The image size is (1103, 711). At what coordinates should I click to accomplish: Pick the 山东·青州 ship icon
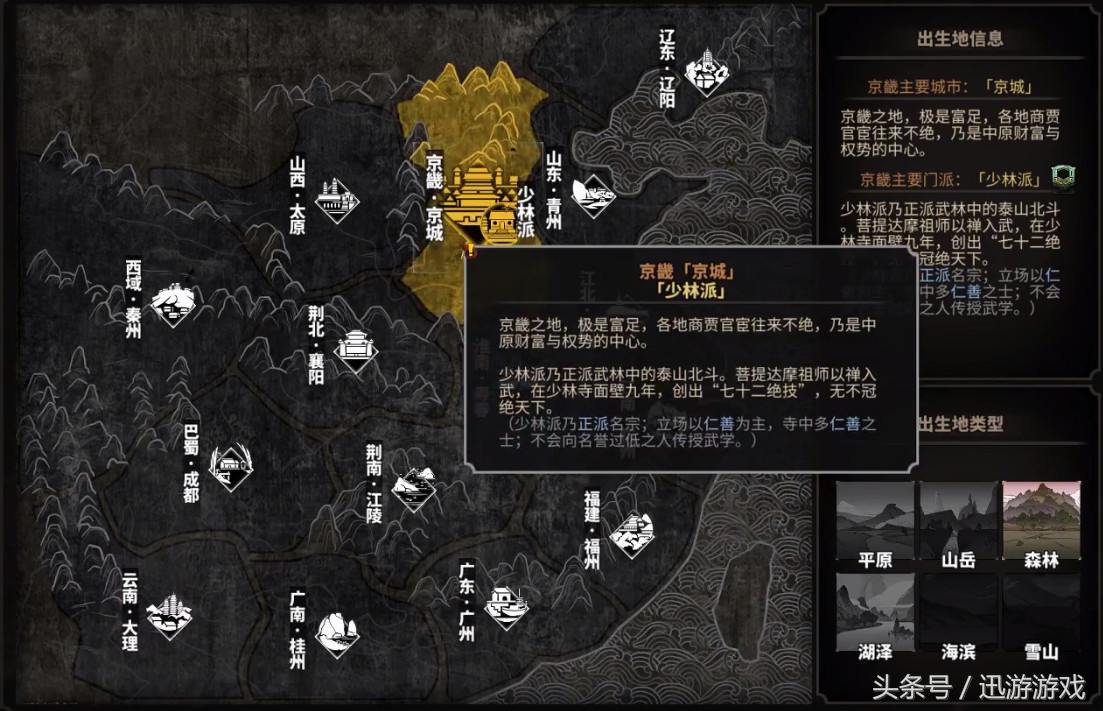(x=592, y=194)
